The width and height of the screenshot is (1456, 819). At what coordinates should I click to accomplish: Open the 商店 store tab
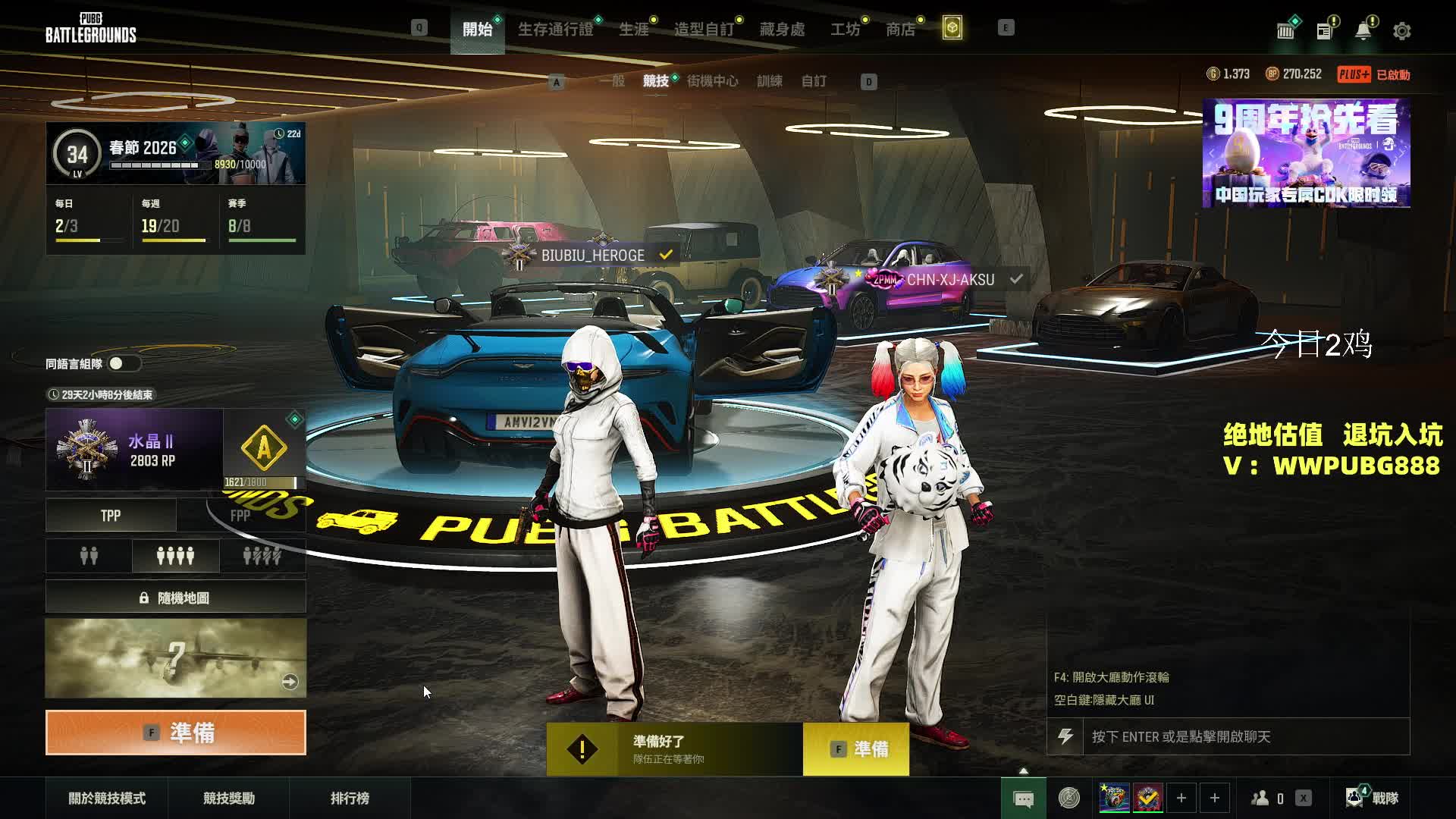(900, 30)
